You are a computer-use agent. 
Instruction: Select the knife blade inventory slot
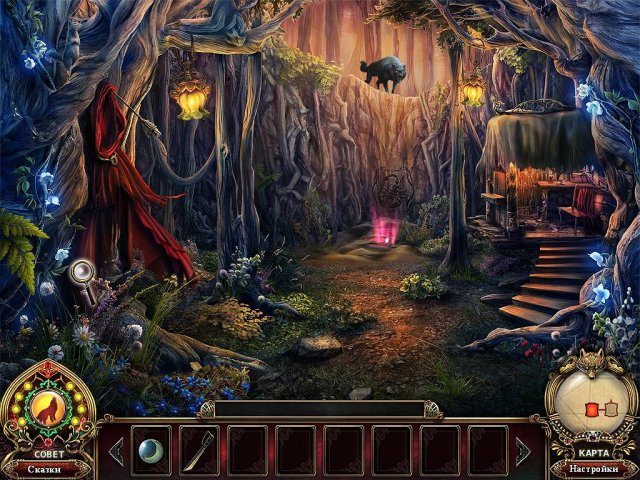coord(199,449)
